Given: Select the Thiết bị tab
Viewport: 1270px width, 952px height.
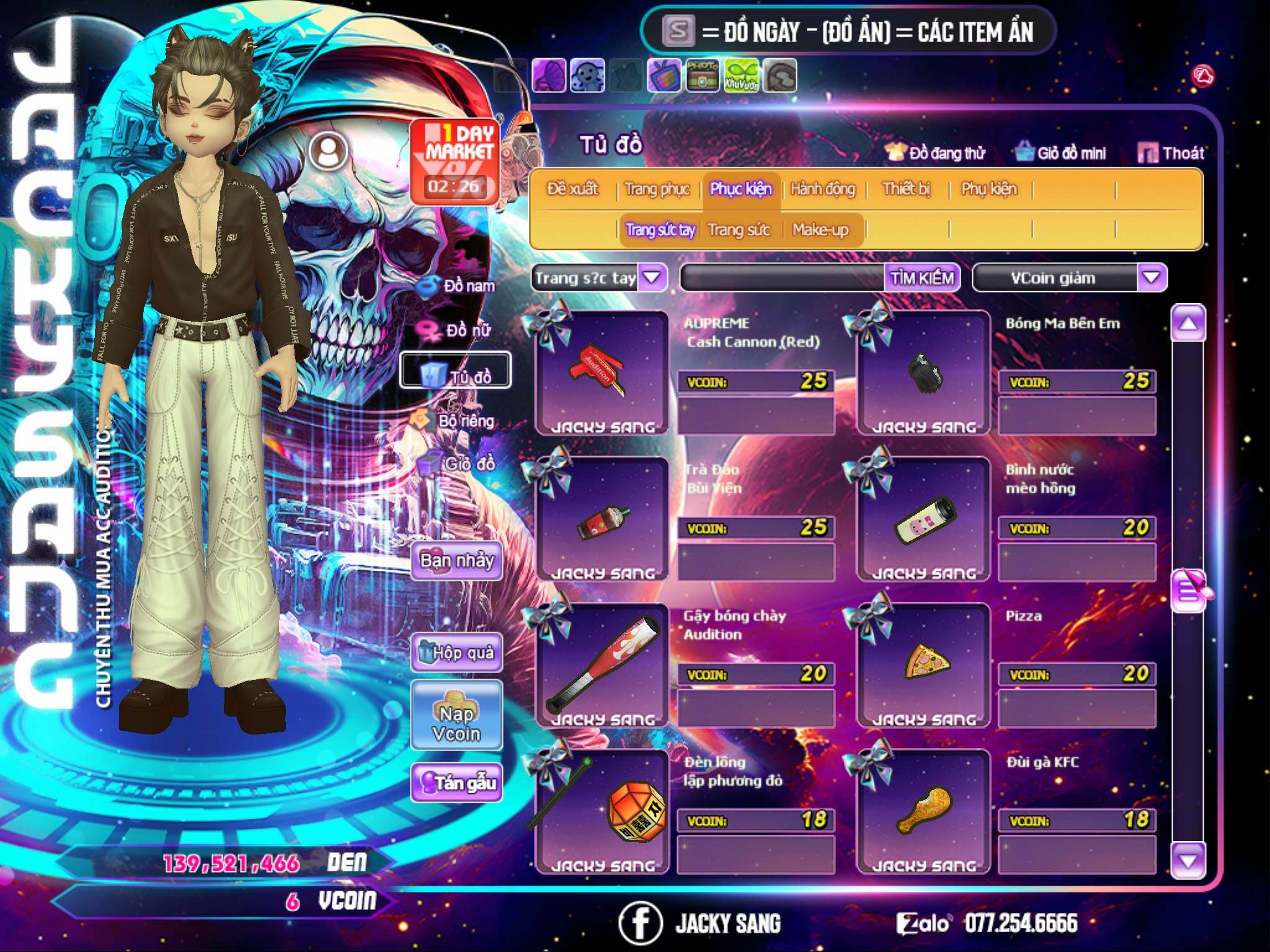Looking at the screenshot, I should coord(906,189).
